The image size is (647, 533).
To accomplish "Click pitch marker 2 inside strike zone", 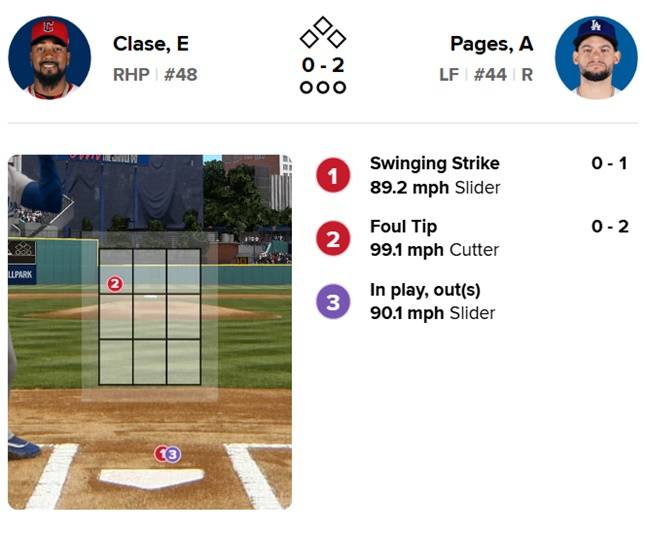I will tap(115, 284).
